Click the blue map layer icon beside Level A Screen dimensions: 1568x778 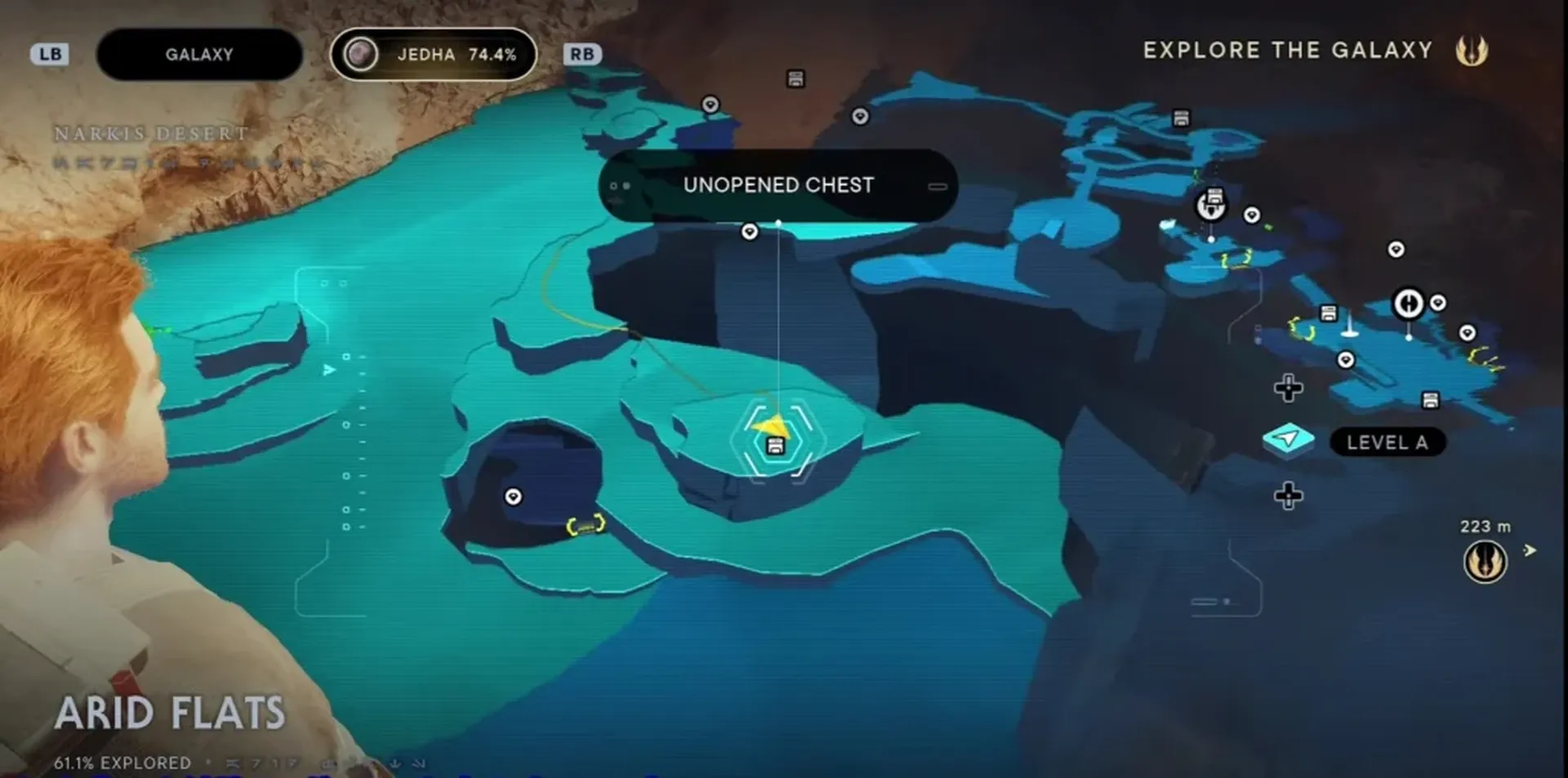point(1288,441)
